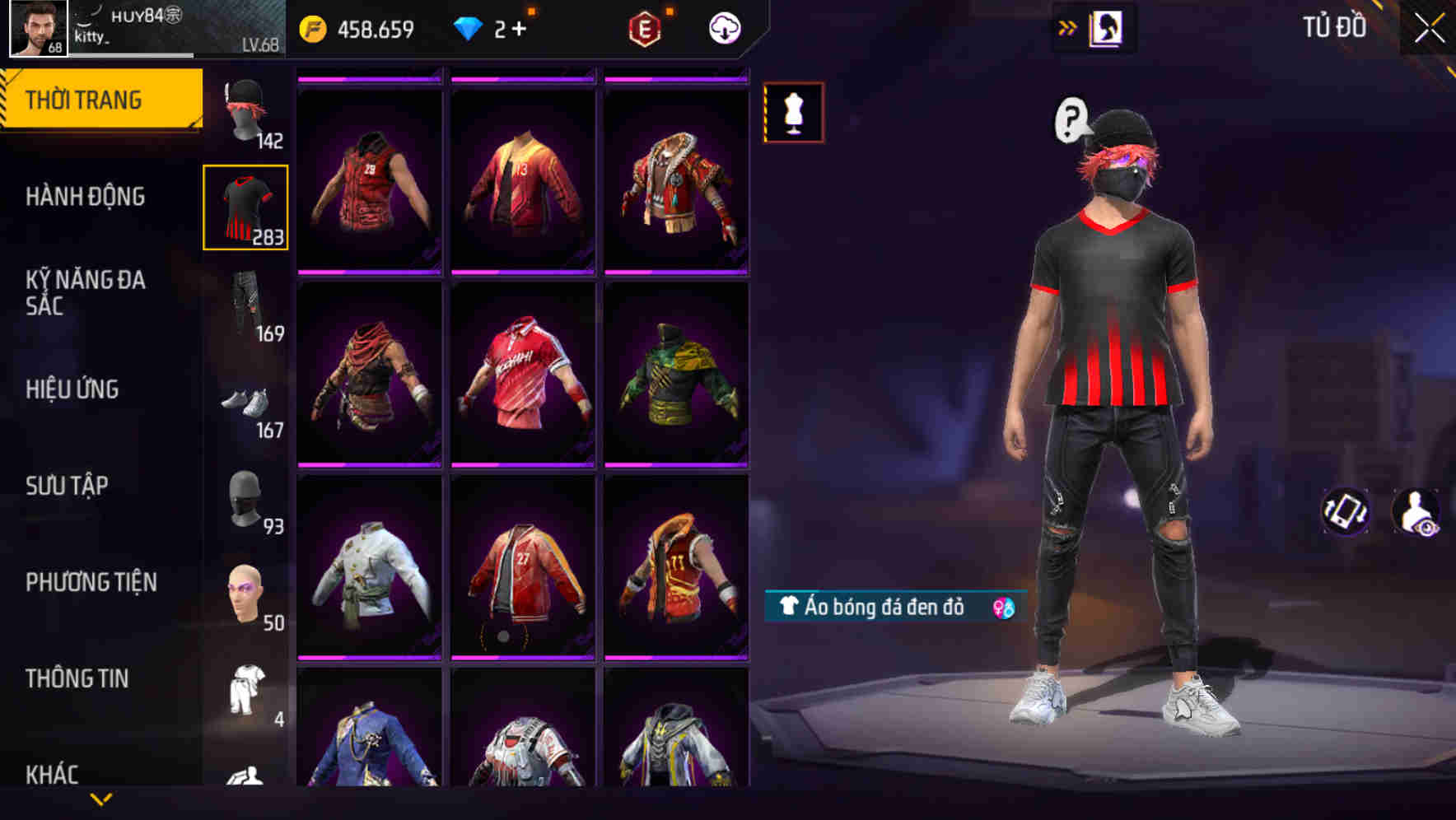
Task: Collapse the panel using the double chevron arrows
Action: [x=1069, y=26]
